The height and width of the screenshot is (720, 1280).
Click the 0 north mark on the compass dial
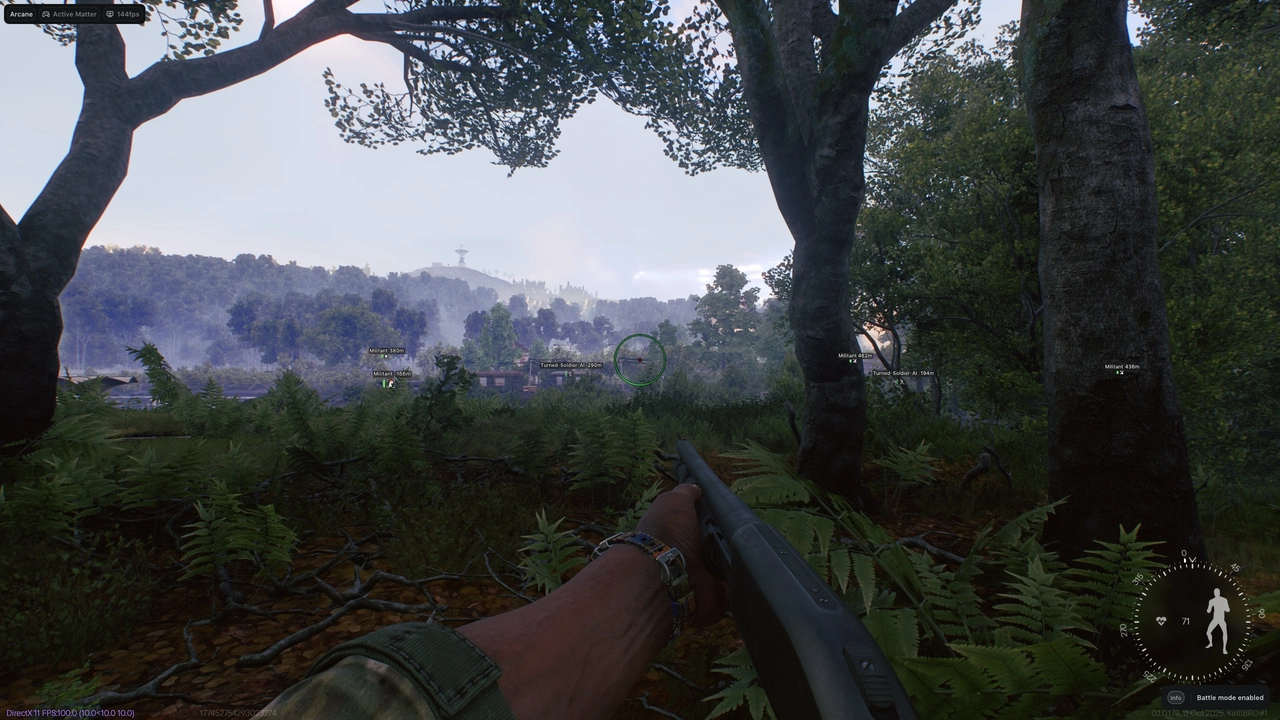point(1186,553)
